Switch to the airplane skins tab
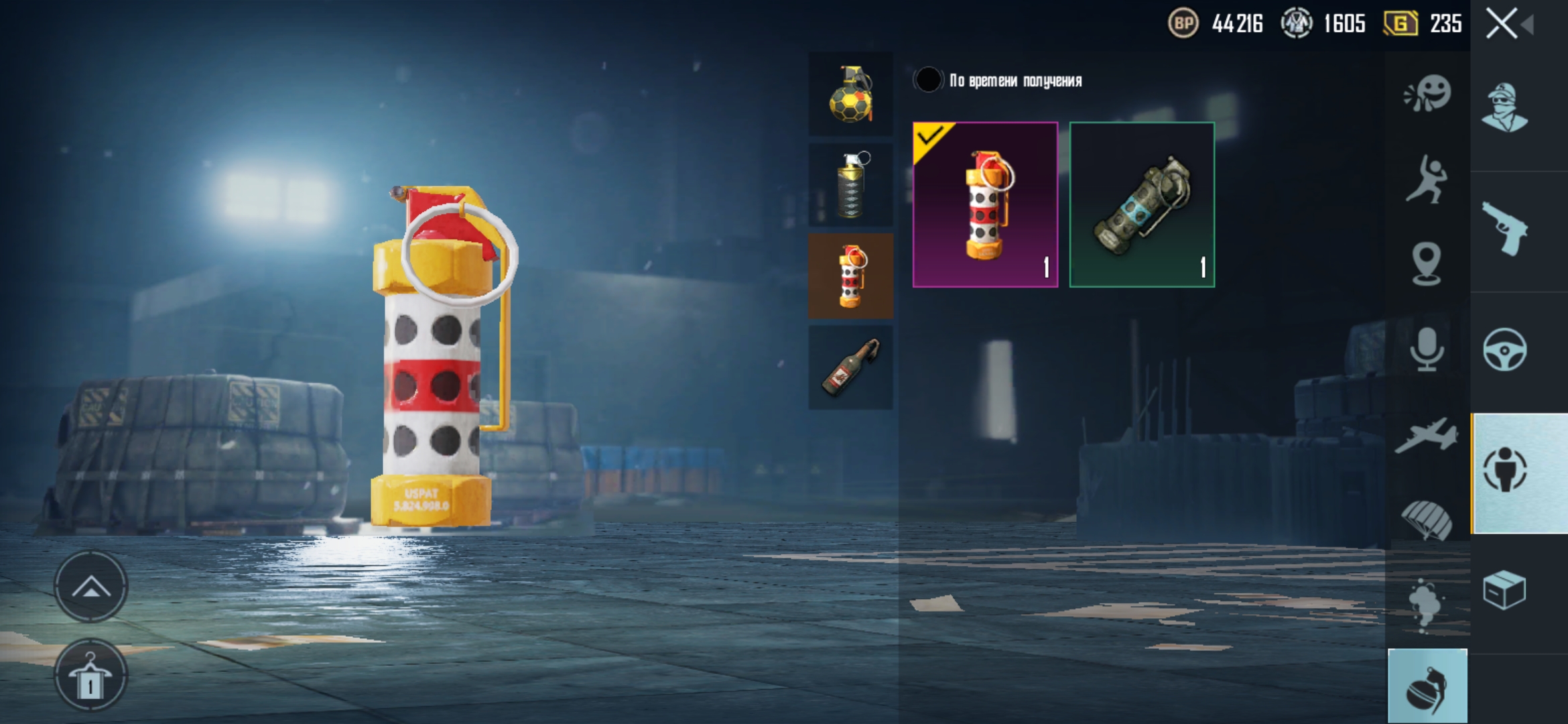The width and height of the screenshot is (1568, 724). point(1427,434)
